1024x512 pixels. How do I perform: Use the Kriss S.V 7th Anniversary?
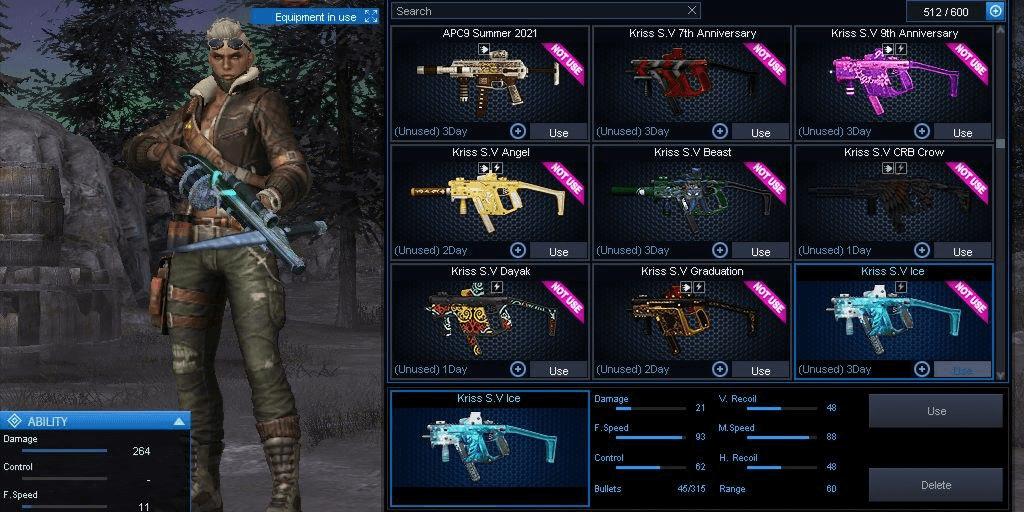[x=760, y=132]
